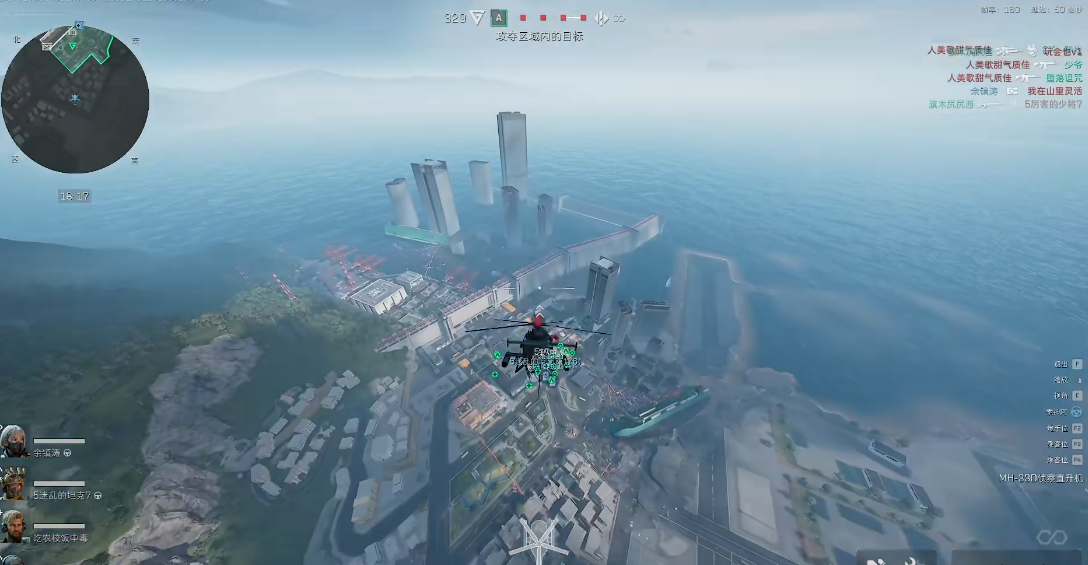
Task: Click the attacker faction triangle icon
Action: [477, 18]
